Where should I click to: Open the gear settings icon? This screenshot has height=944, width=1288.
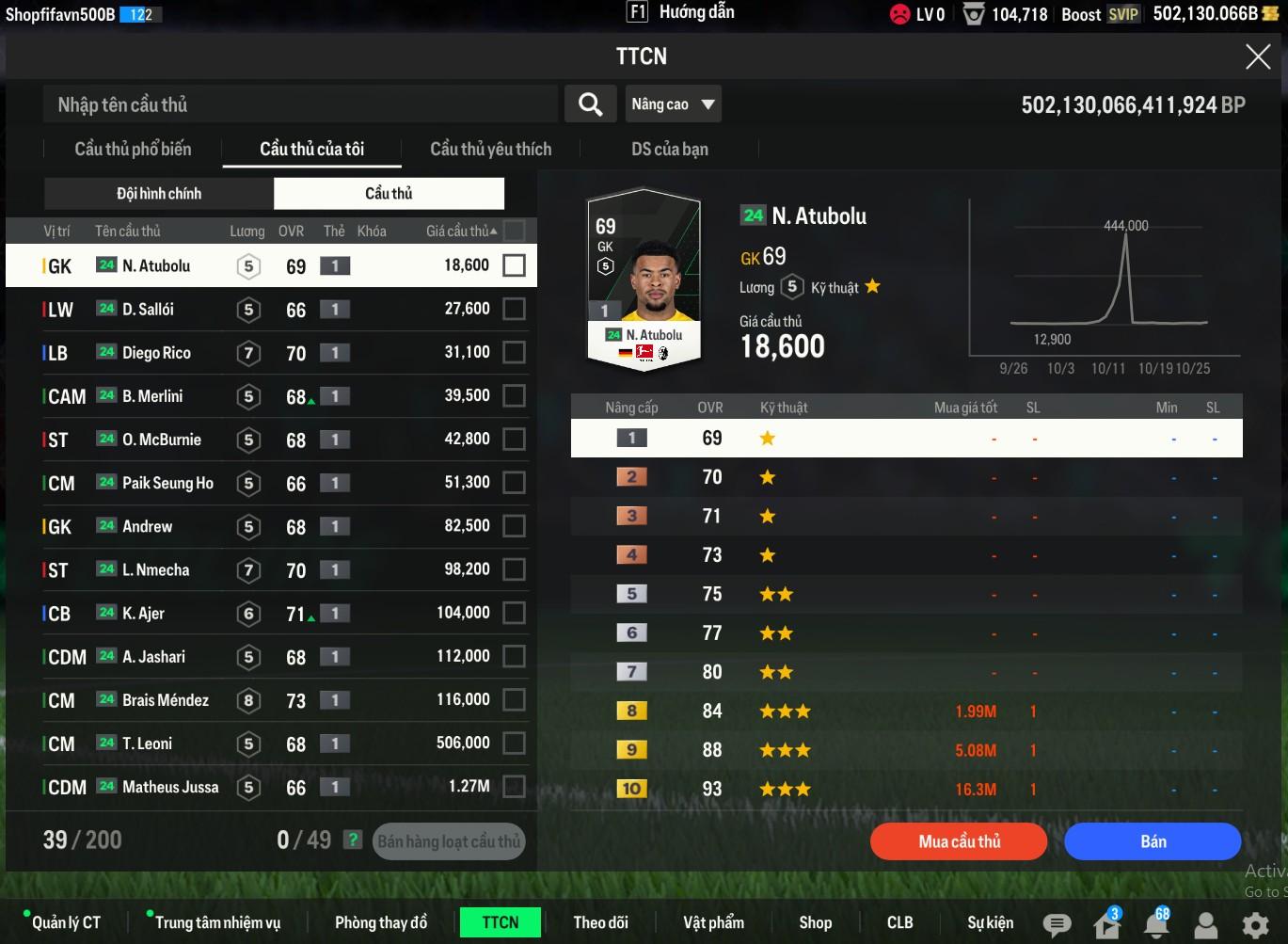click(x=1254, y=924)
